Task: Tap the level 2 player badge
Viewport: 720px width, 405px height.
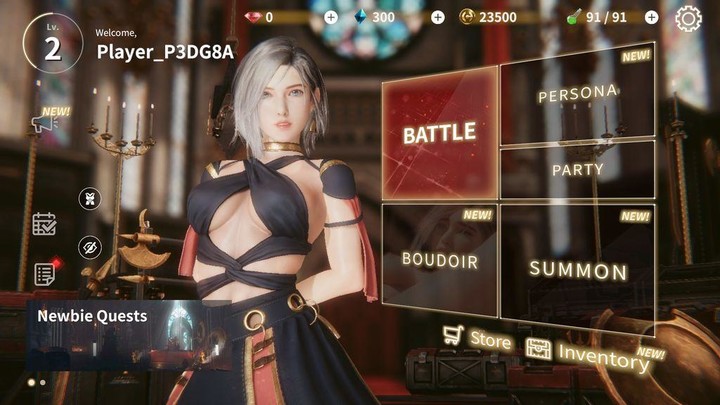Action: (52, 46)
